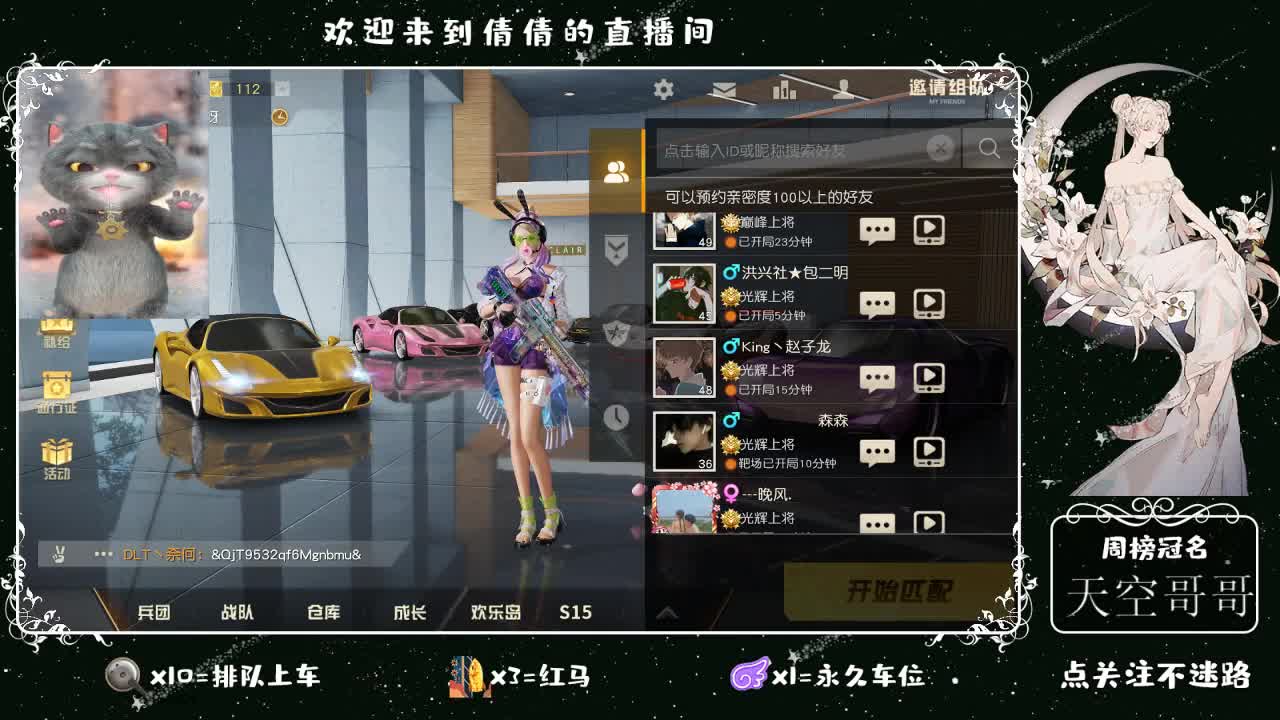
Task: Click the search magnifier icon
Action: [989, 148]
